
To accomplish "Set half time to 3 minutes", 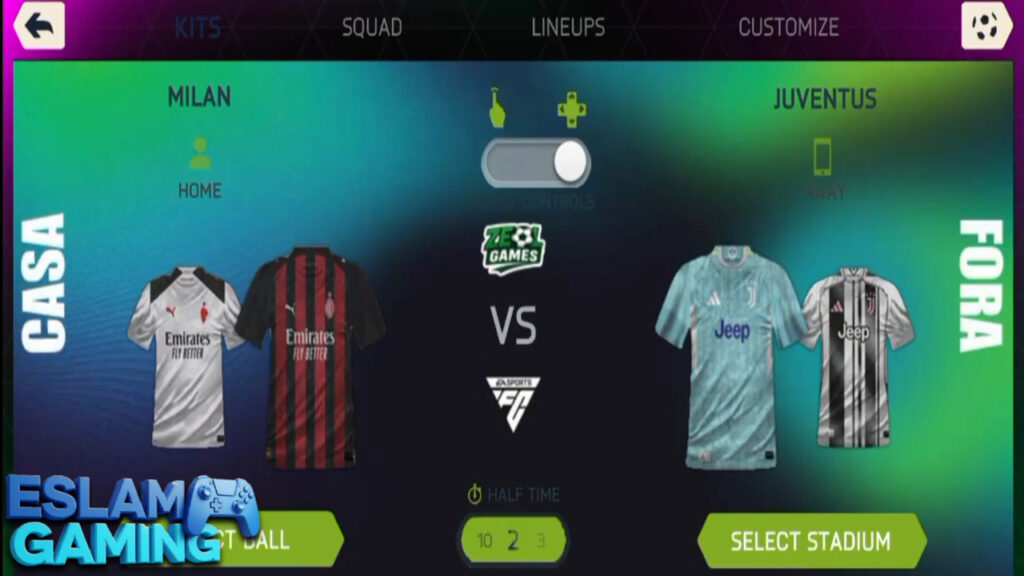I will click(541, 541).
